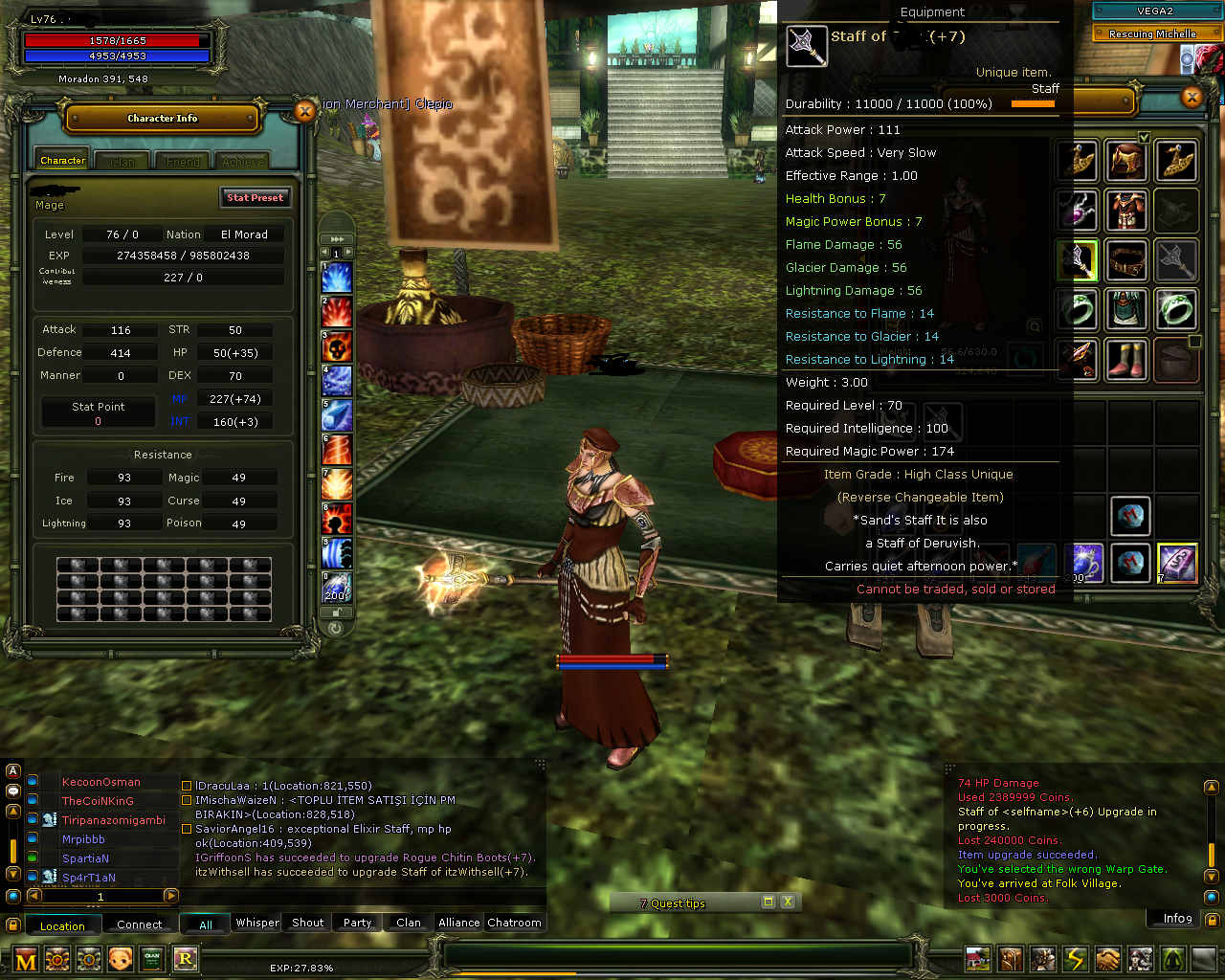This screenshot has height=980, width=1225.
Task: Open skills with the lightning bolt icon
Action: (x=1075, y=958)
